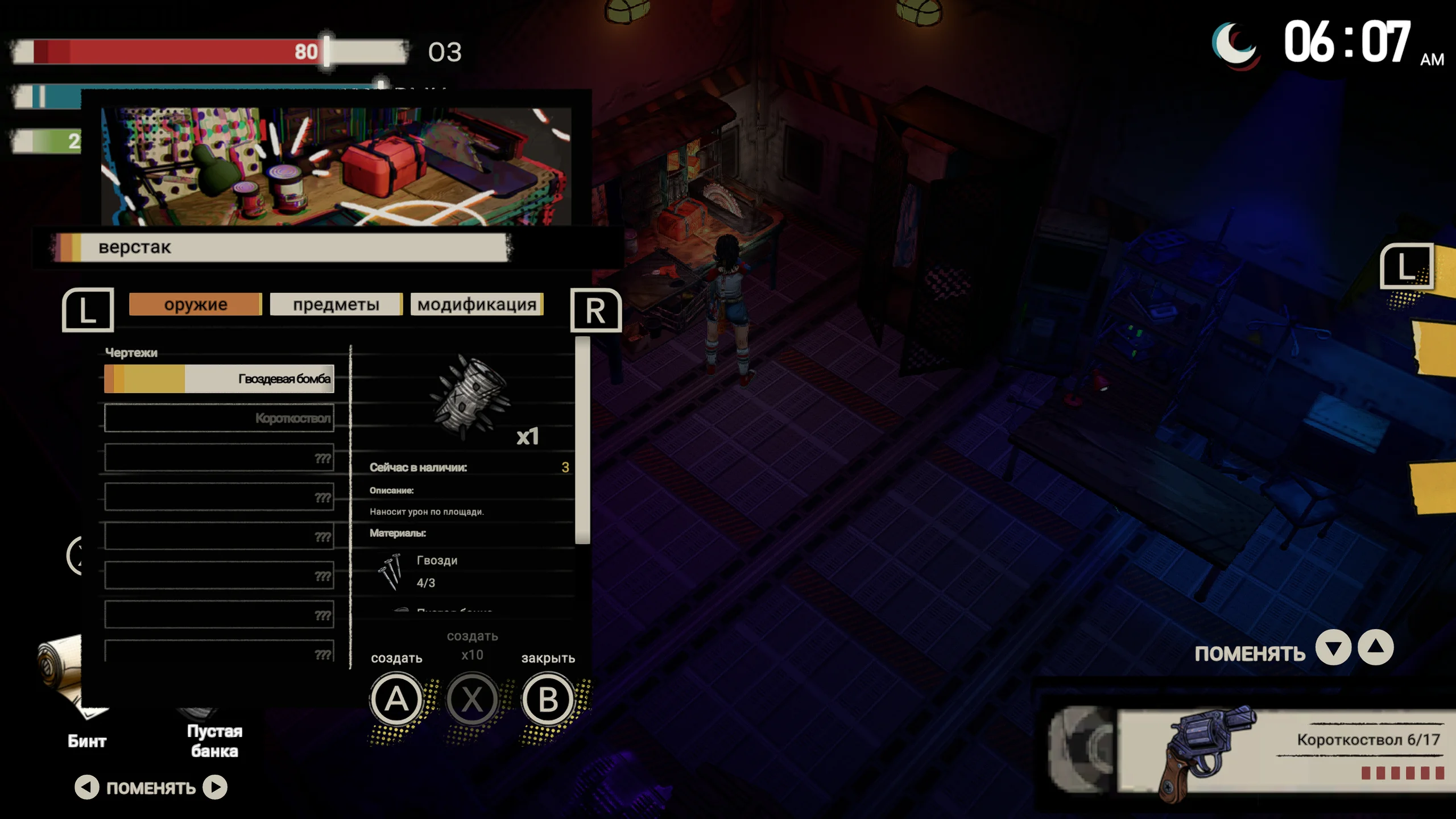
Task: Choose the Гвоздевая бомба blueprint
Action: tap(219, 379)
